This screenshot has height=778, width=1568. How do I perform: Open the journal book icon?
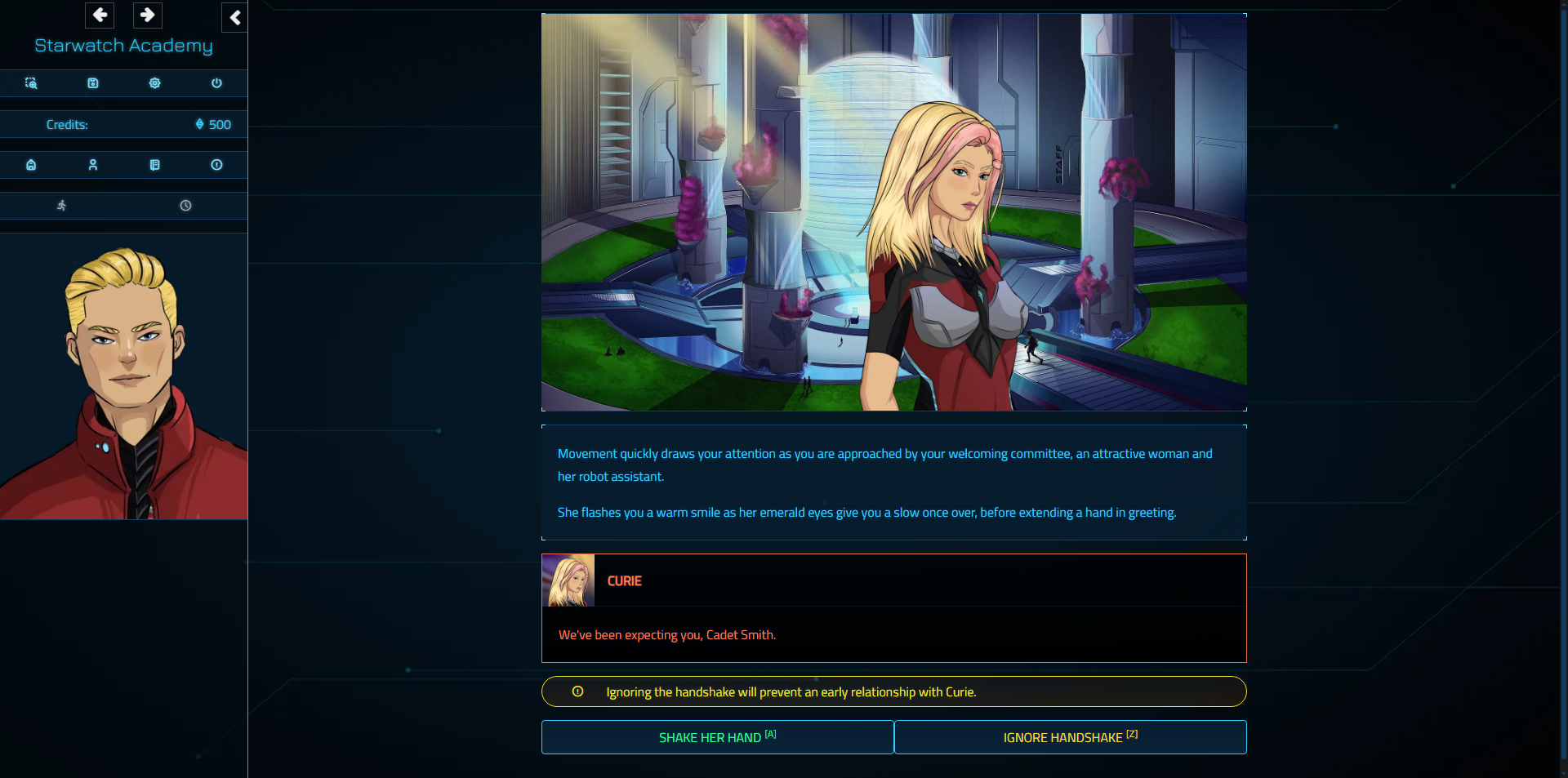[x=154, y=164]
